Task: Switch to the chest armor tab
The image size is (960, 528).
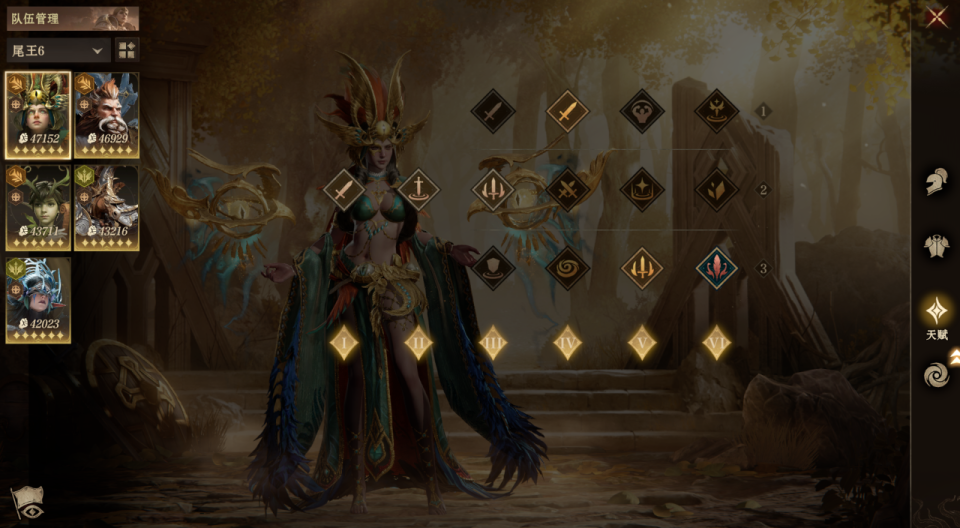Action: [936, 246]
